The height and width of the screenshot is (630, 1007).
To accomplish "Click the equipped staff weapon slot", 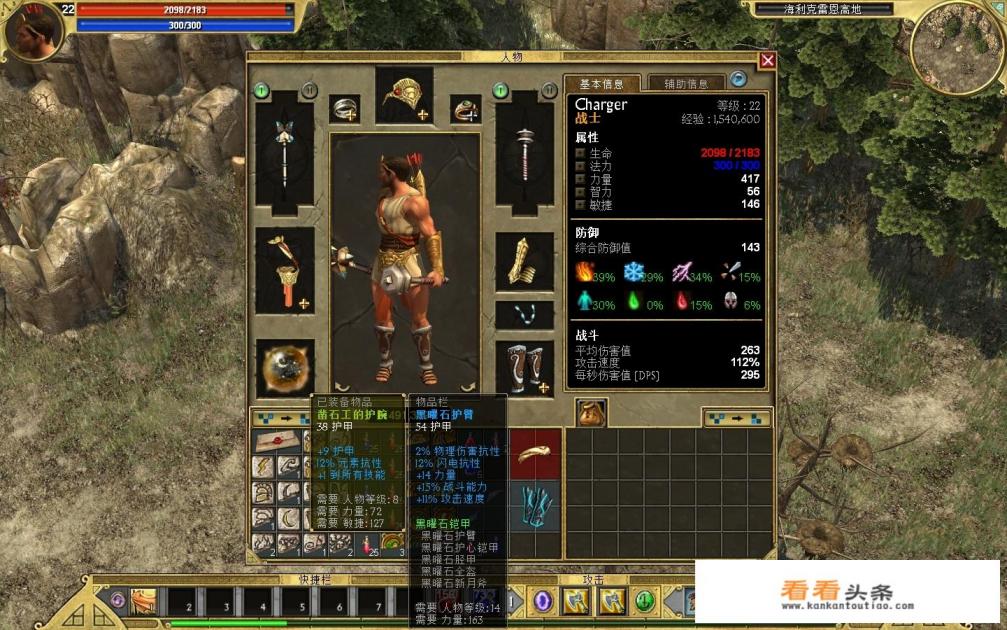I will tap(284, 150).
